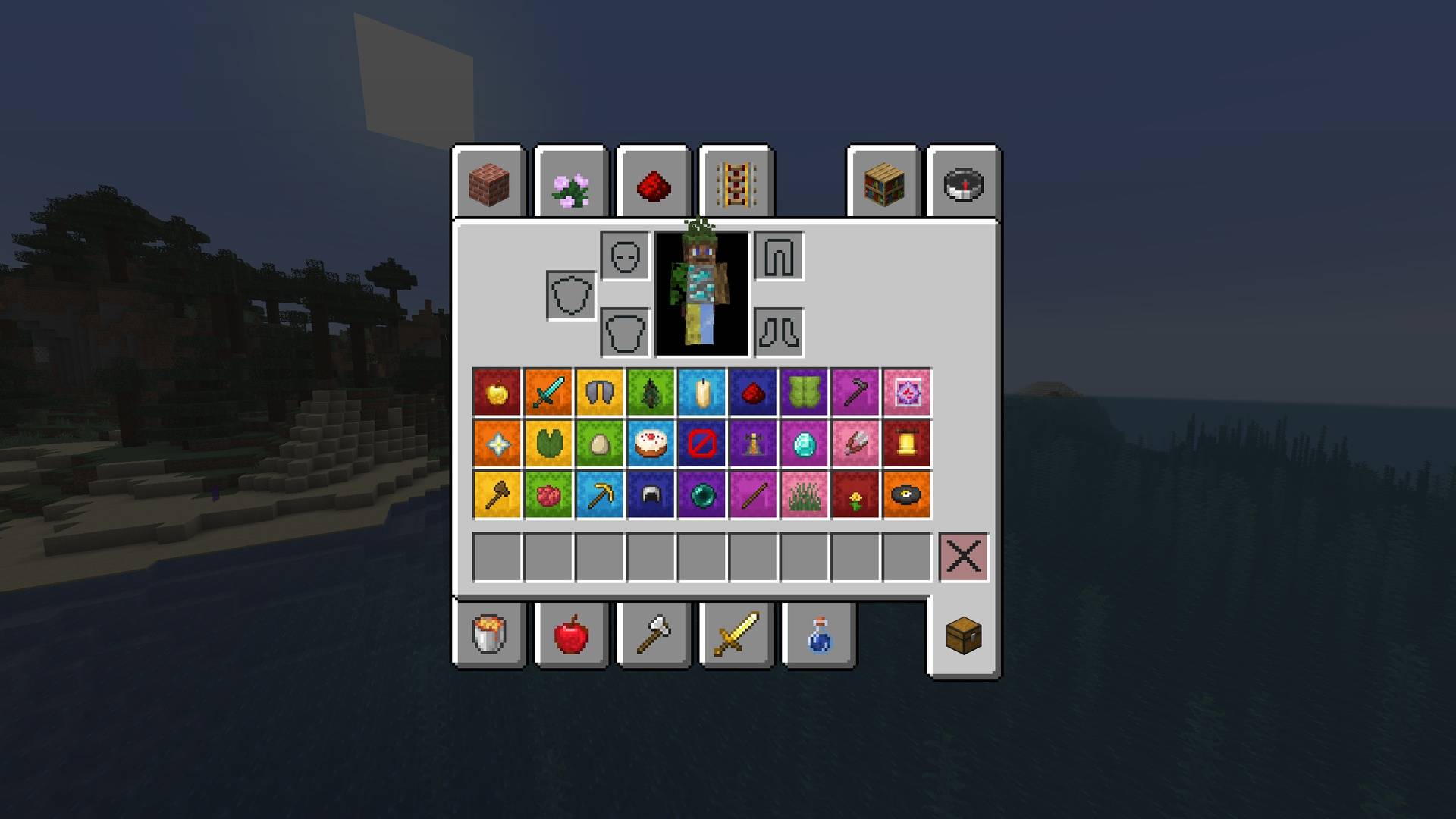1456x819 pixels.
Task: Click the first empty hotbar slot
Action: (x=497, y=557)
